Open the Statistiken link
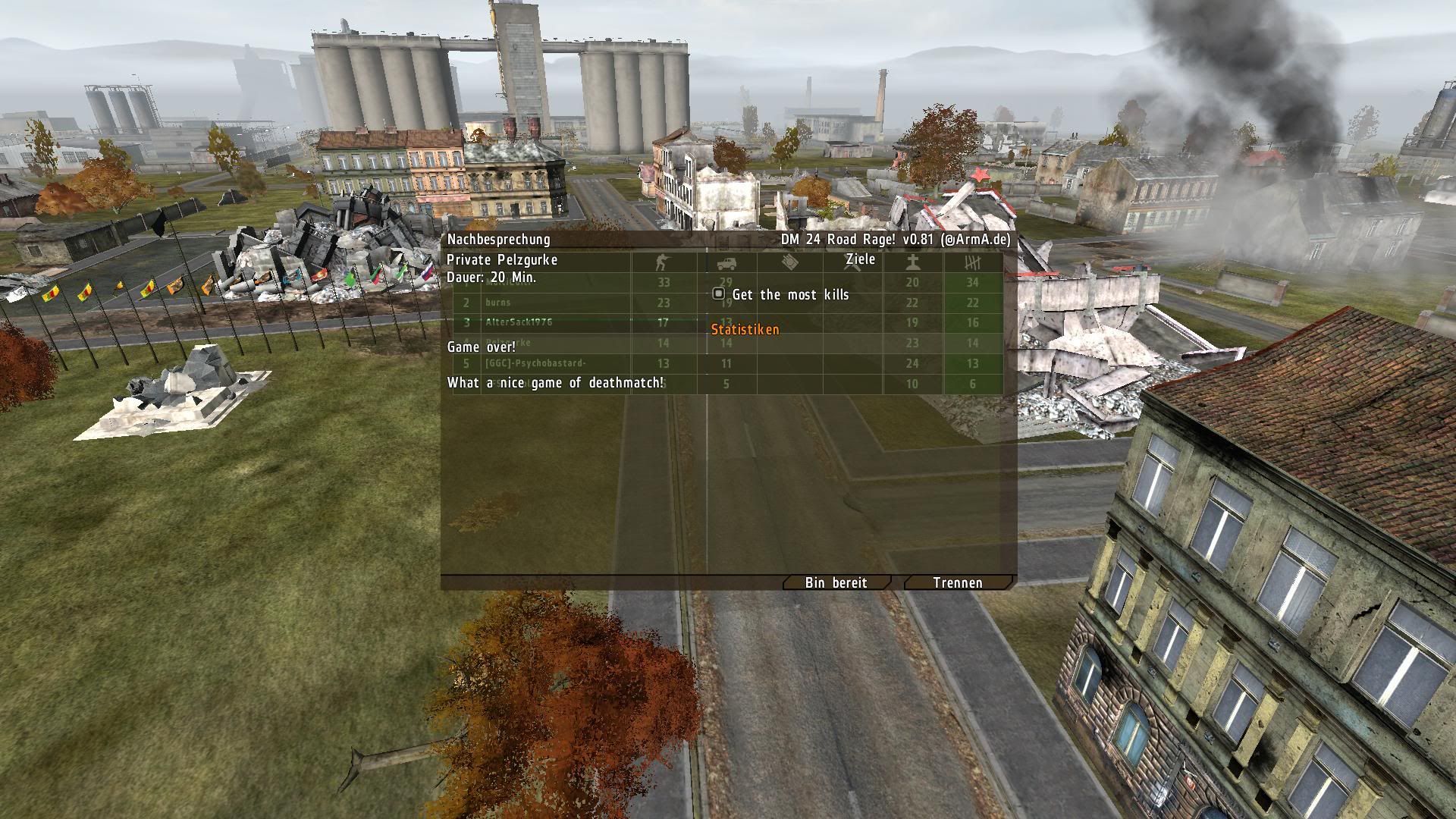The height and width of the screenshot is (819, 1456). point(745,329)
